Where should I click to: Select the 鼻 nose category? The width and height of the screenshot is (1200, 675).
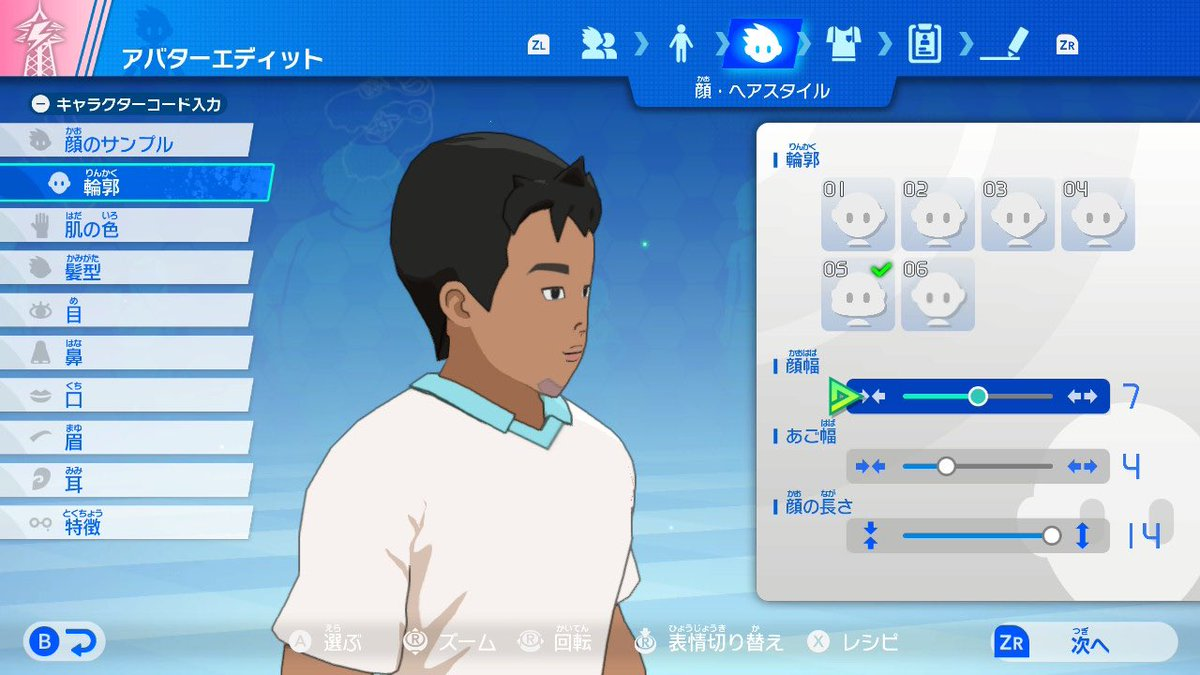coord(125,352)
